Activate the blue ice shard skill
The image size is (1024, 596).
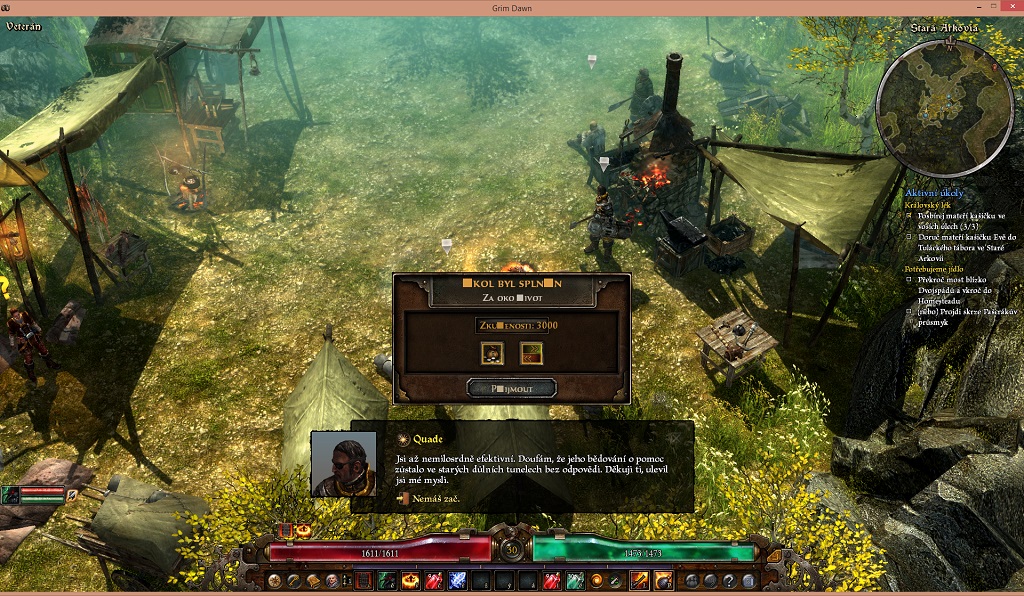tap(457, 581)
